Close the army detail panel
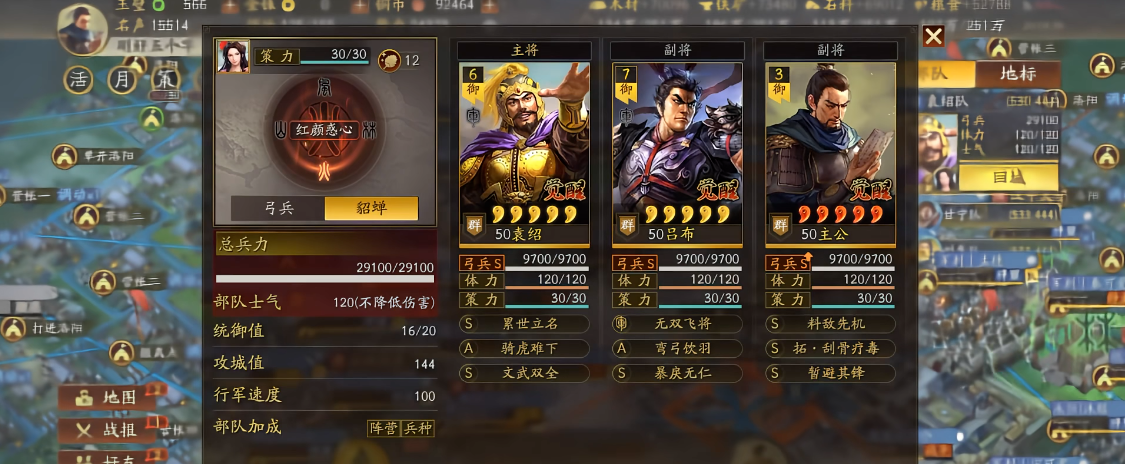1125x464 pixels. 933,37
